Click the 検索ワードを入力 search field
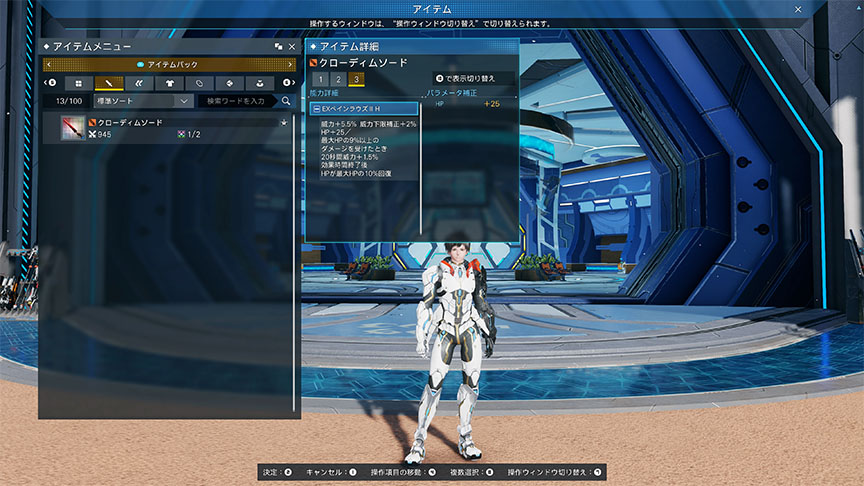864x486 pixels. pos(235,101)
